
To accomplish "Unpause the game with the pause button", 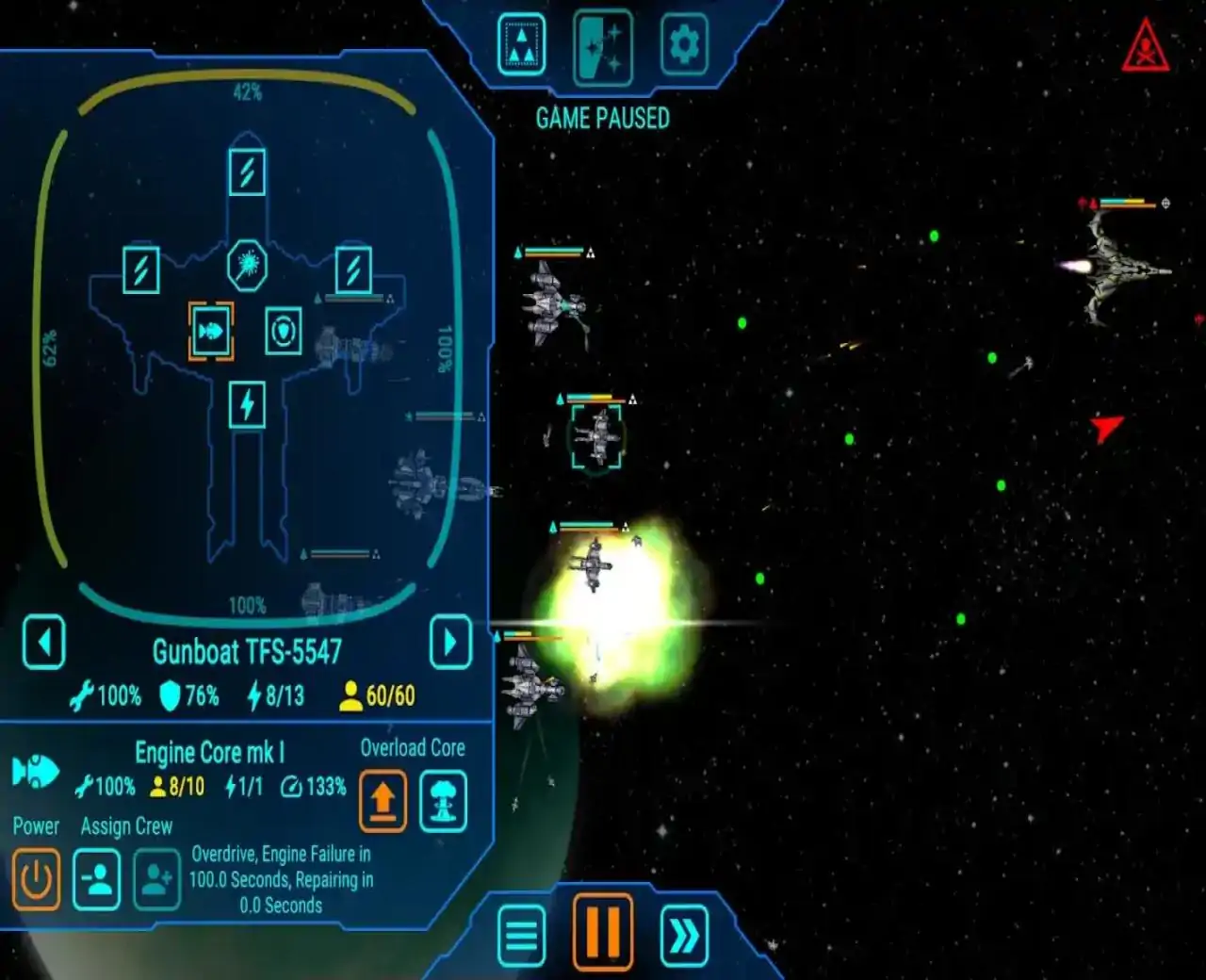I will (603, 932).
